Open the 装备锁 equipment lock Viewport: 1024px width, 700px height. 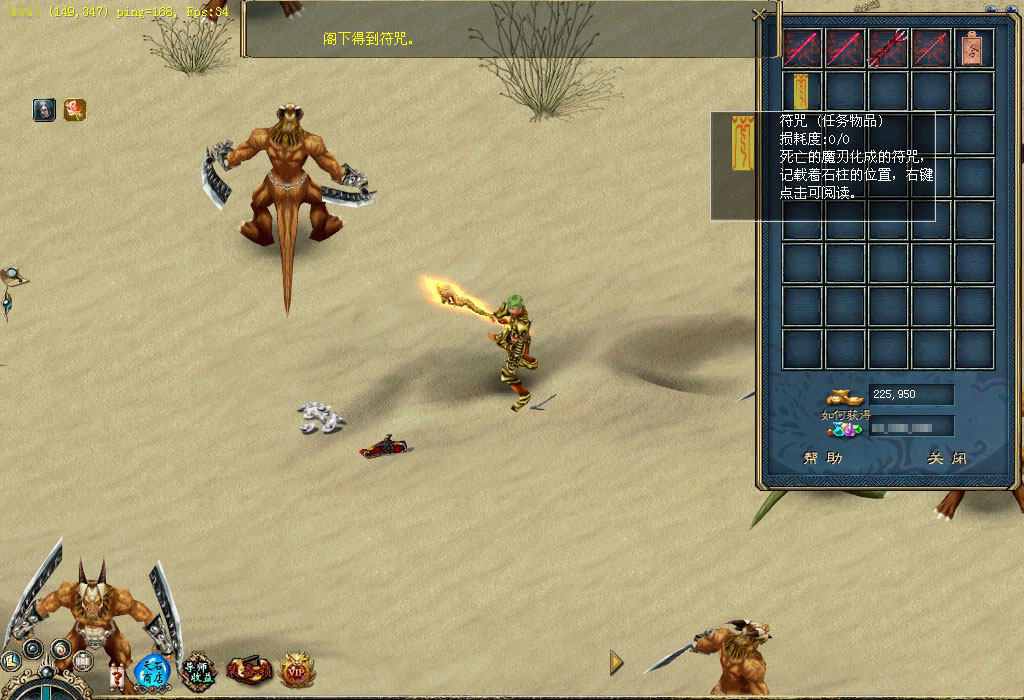(x=248, y=669)
